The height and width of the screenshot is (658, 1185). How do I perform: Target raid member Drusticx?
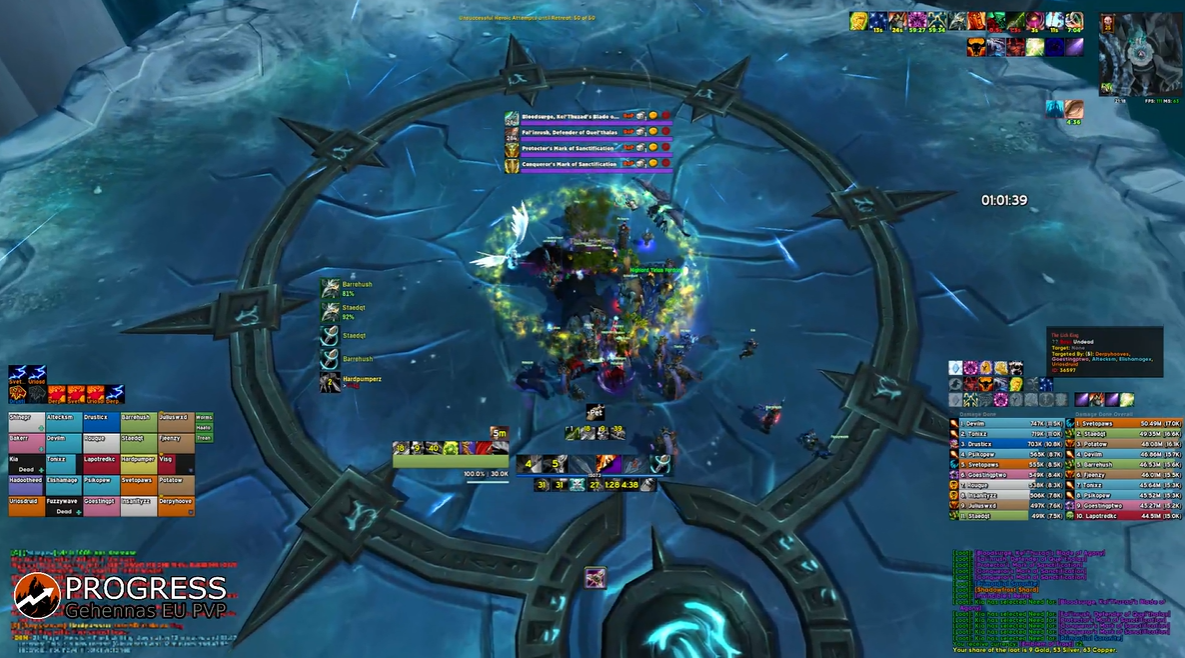101,424
